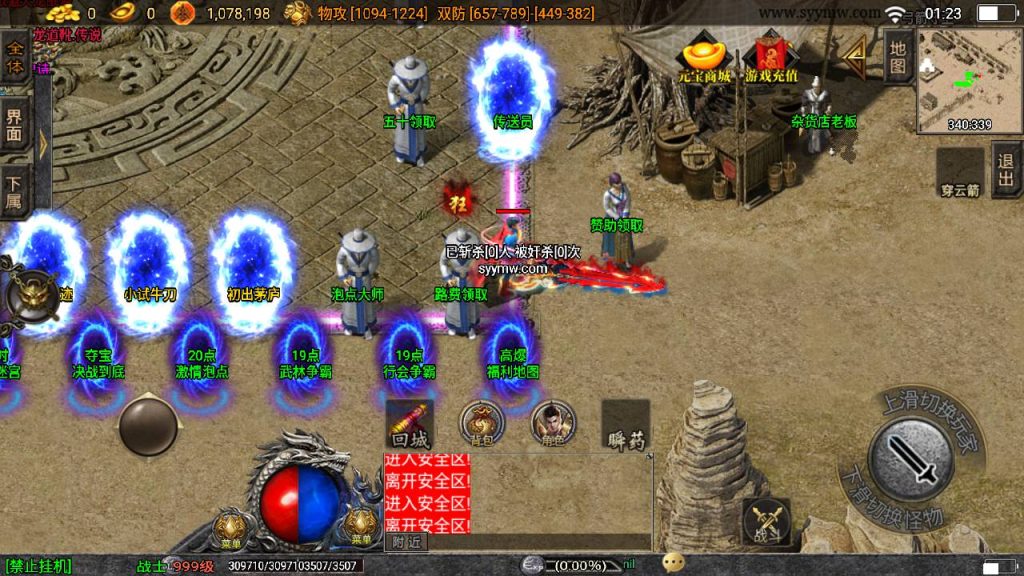Open the 地图 map button

[898, 56]
